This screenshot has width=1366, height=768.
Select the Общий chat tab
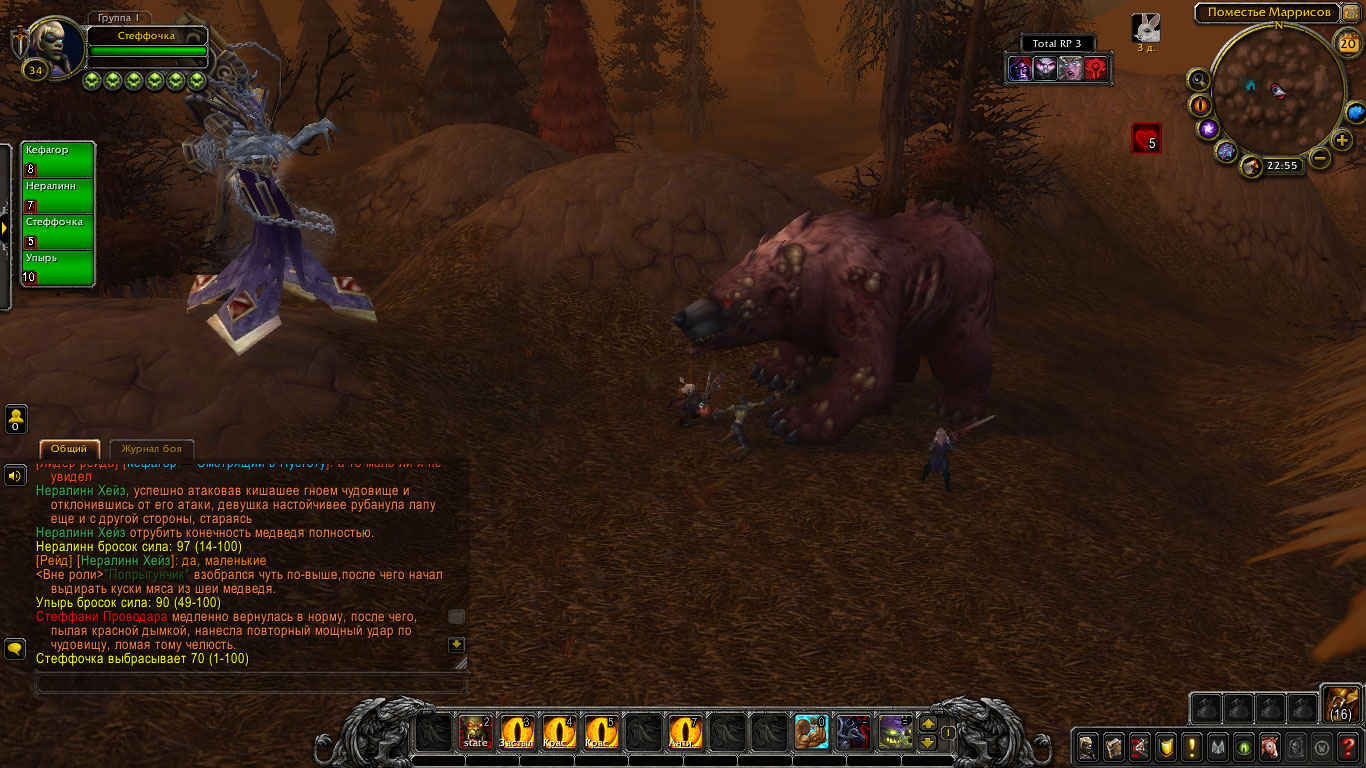pos(70,449)
